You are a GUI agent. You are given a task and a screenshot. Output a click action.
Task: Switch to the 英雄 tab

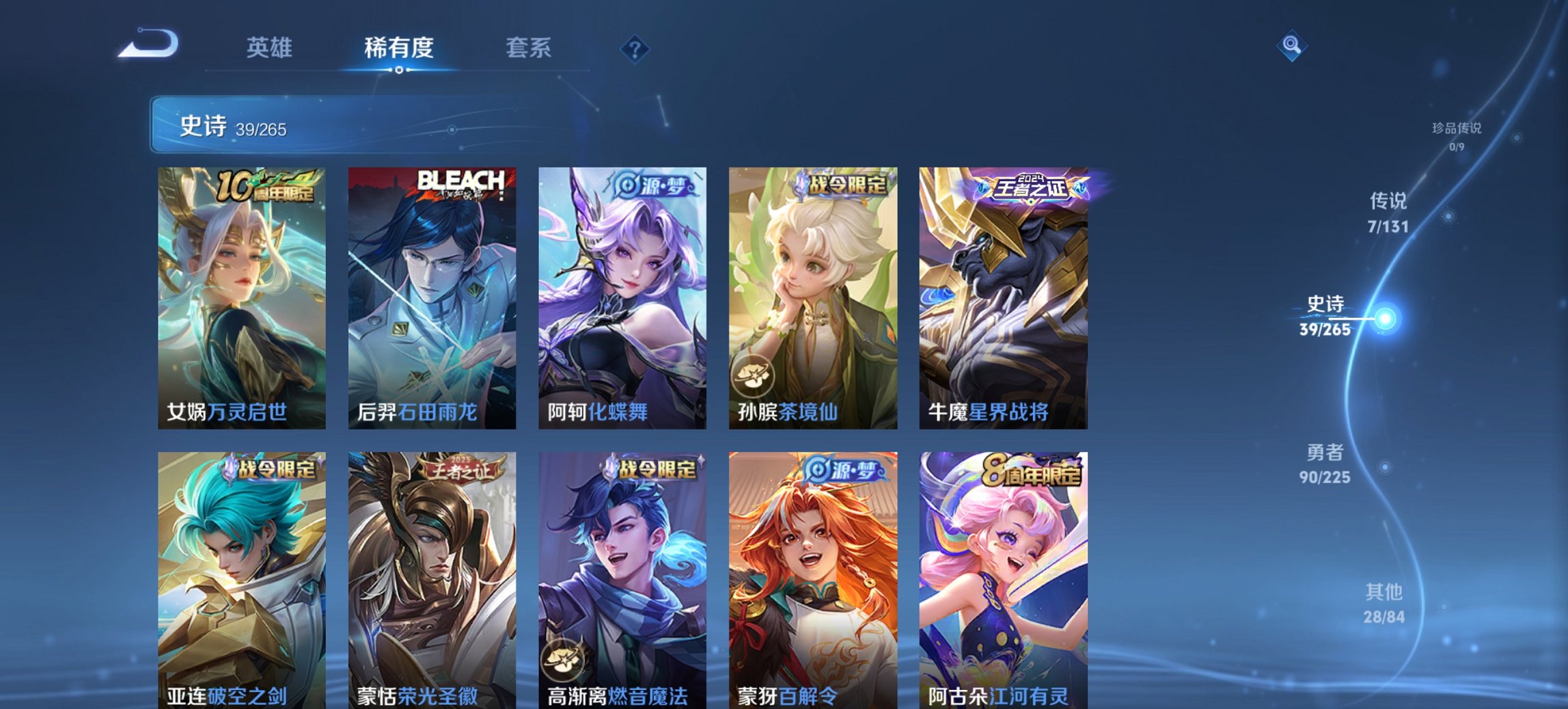pyautogui.click(x=271, y=48)
